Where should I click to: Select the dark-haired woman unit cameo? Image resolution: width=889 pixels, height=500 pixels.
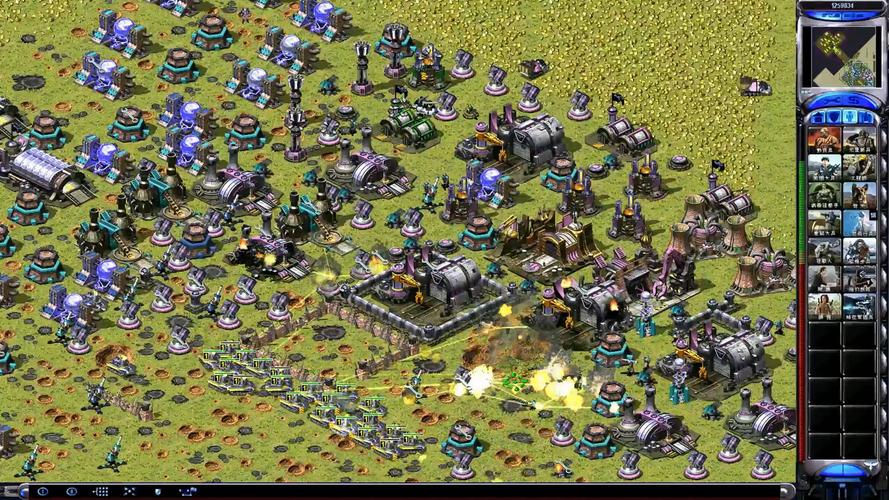pos(824,305)
